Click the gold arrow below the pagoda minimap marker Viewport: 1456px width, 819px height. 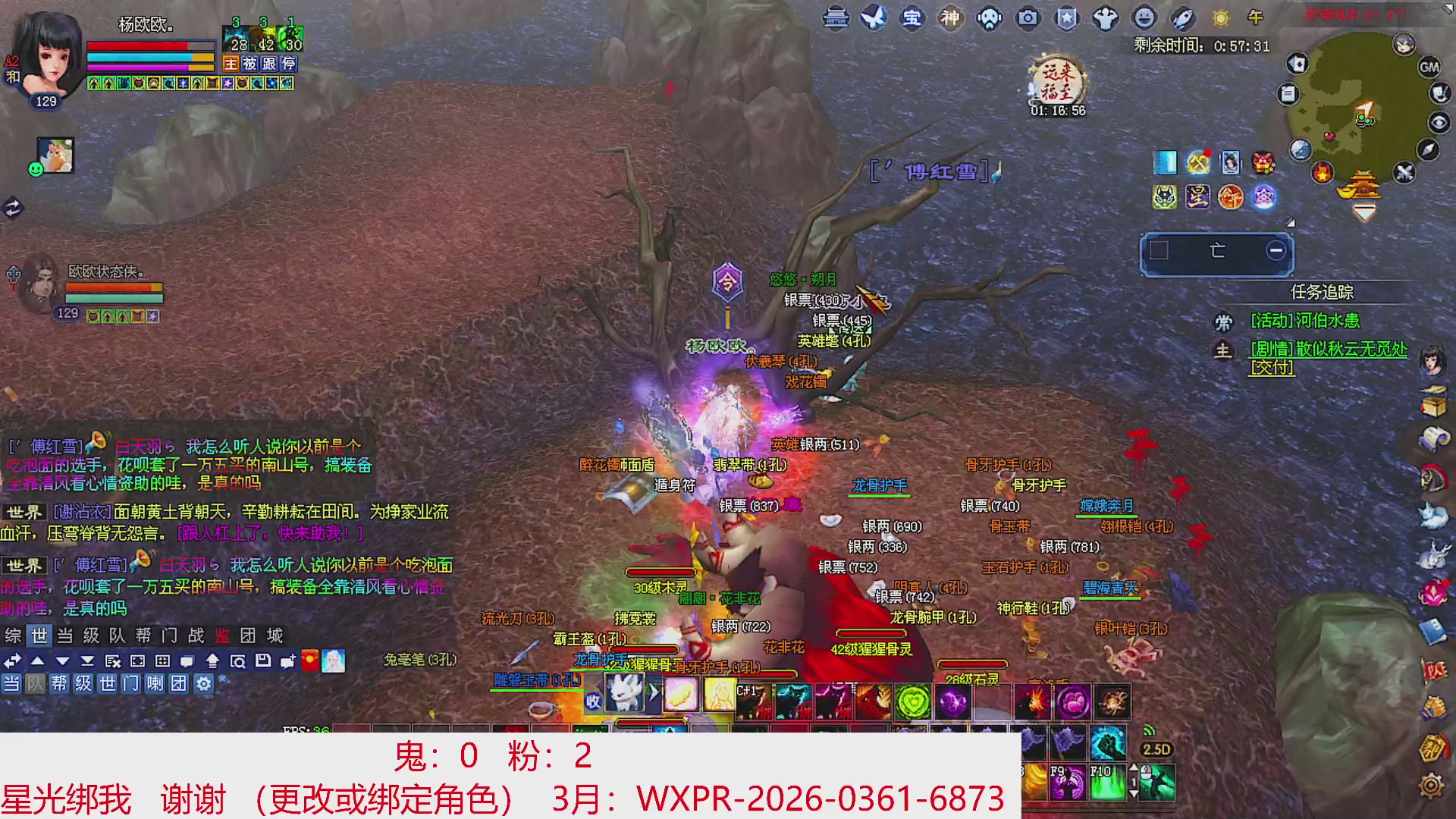(1364, 211)
